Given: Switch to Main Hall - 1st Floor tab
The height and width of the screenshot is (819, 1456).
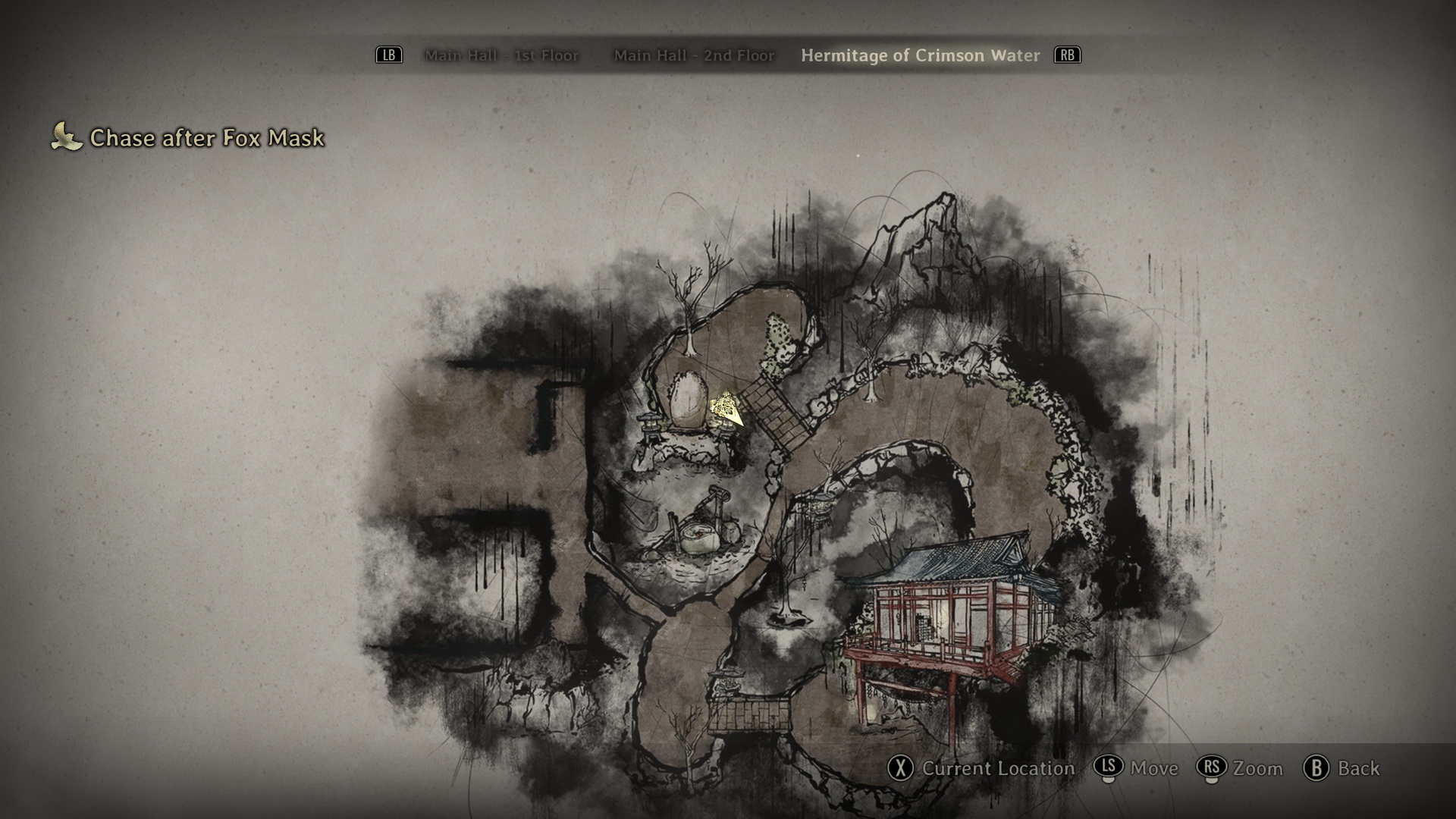Looking at the screenshot, I should click(501, 55).
